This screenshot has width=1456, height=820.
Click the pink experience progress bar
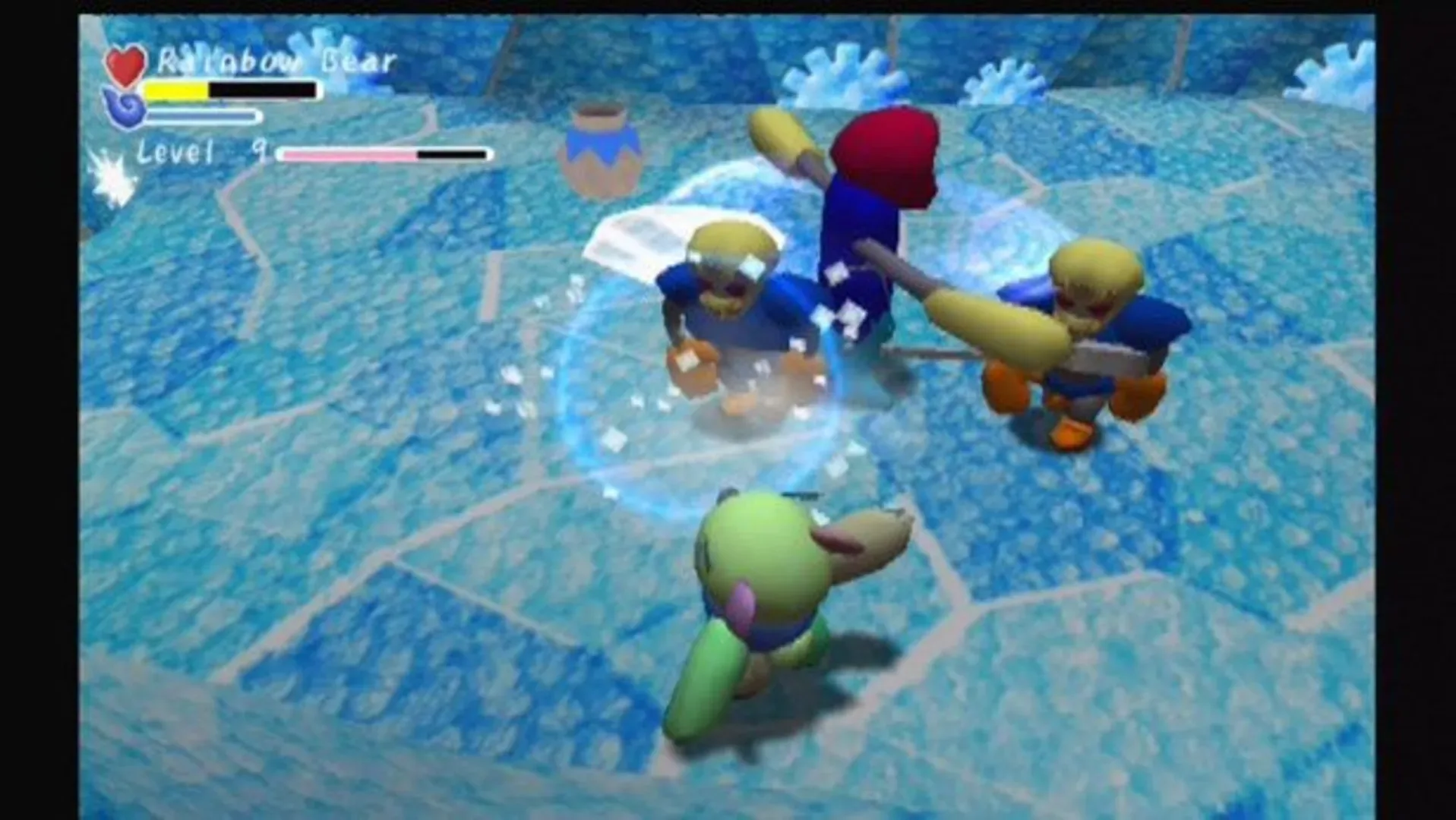349,156
